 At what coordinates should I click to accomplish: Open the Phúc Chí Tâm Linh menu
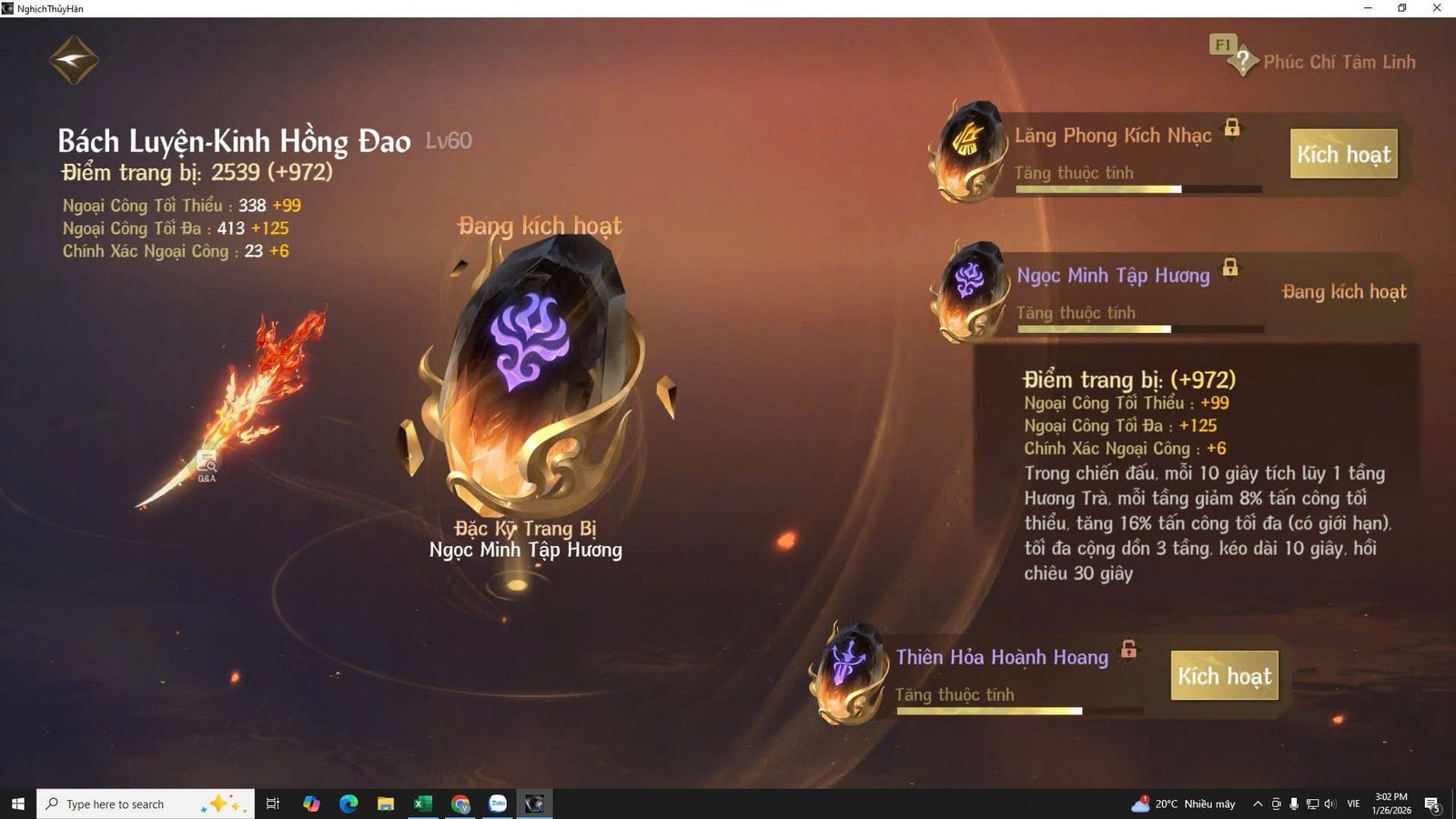tap(1340, 62)
